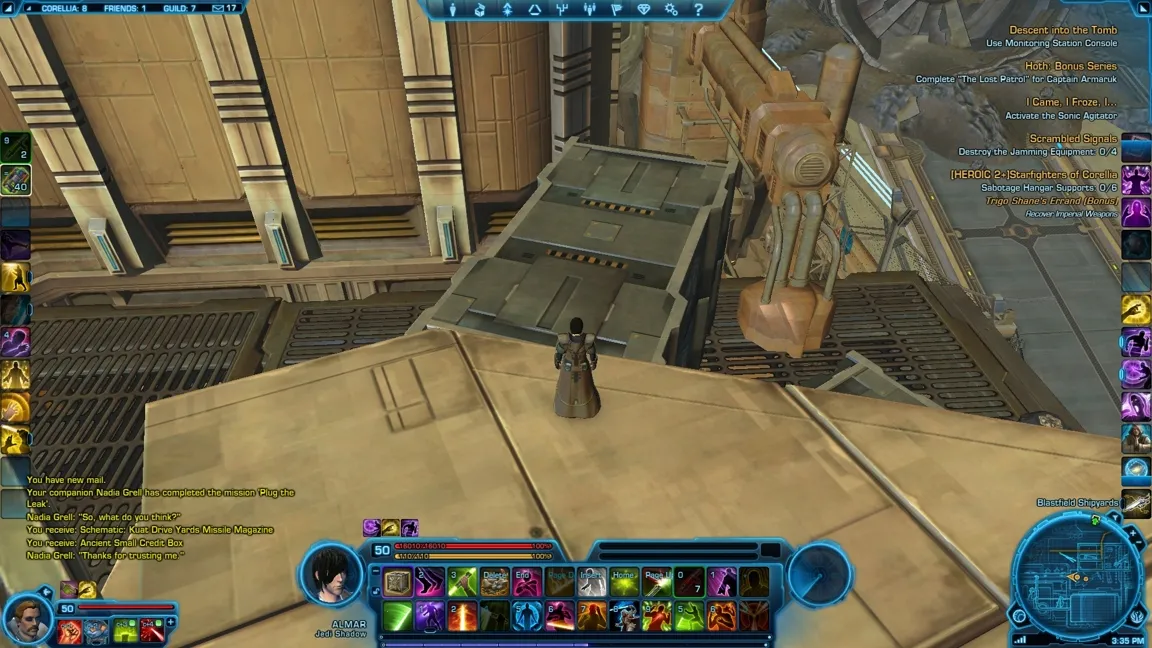Select the Descent into the Tomb mission
The image size is (1152, 648).
1062,30
